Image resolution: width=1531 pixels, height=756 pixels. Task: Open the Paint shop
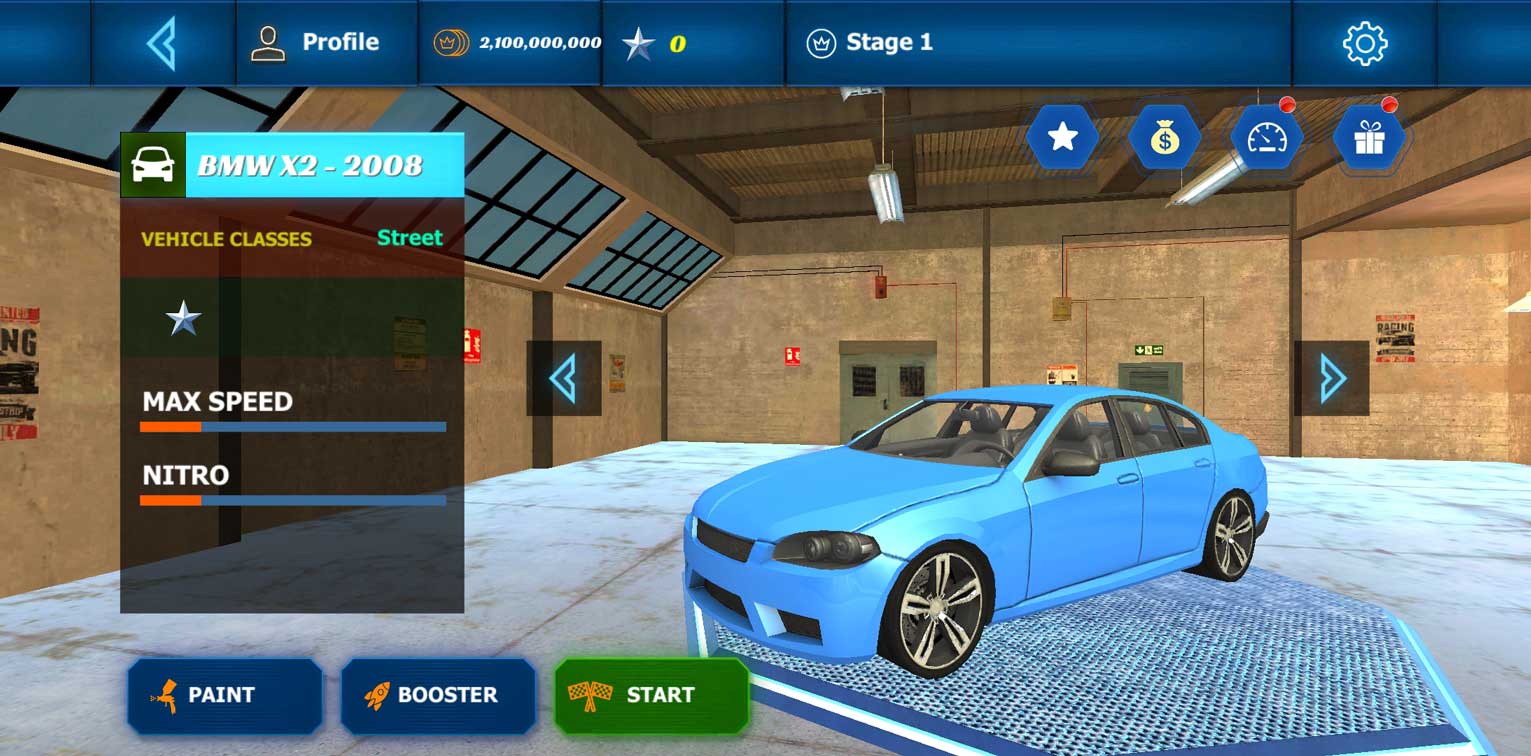click(225, 695)
